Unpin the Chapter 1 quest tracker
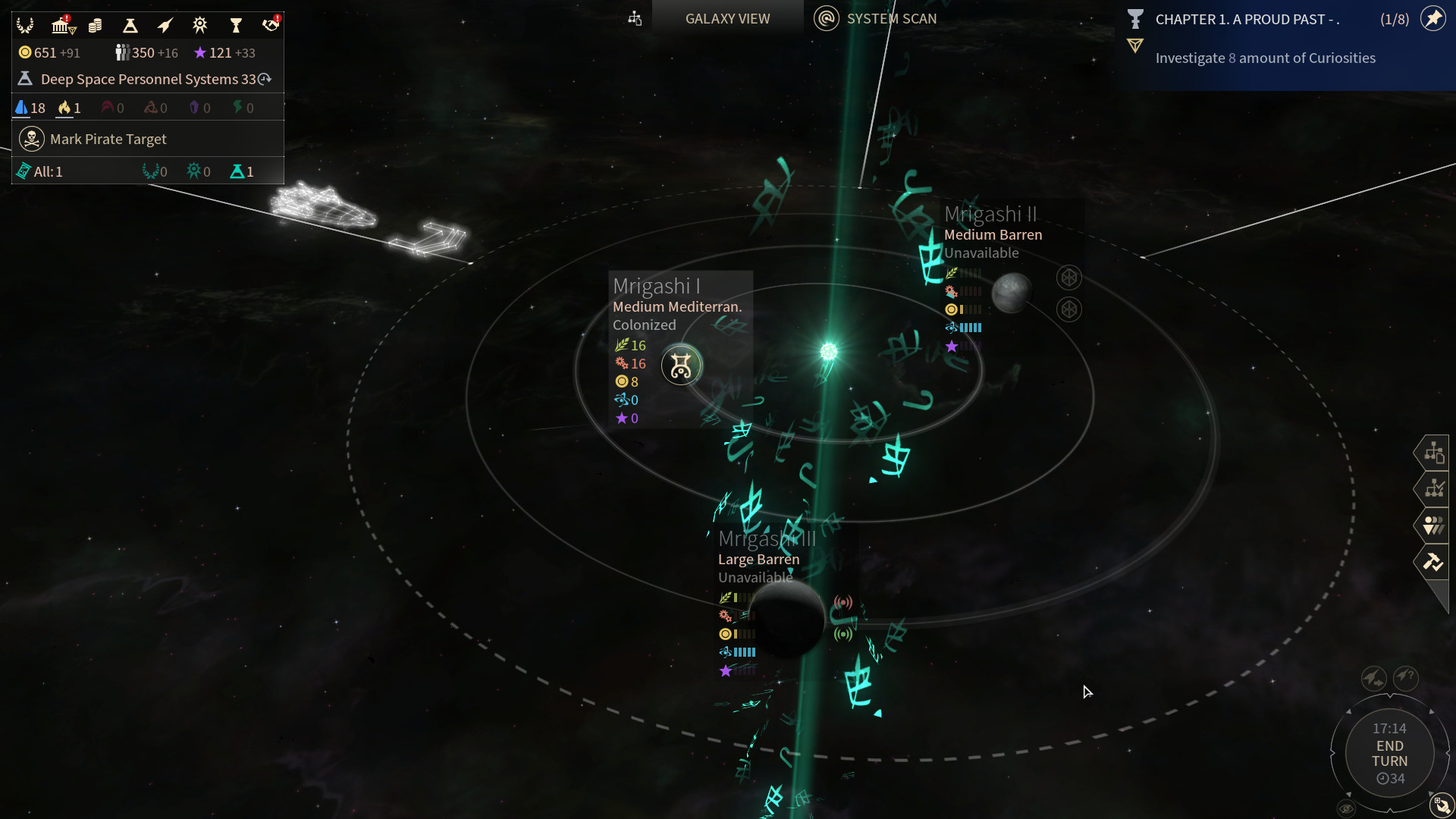Viewport: 1456px width, 819px height. (1433, 19)
